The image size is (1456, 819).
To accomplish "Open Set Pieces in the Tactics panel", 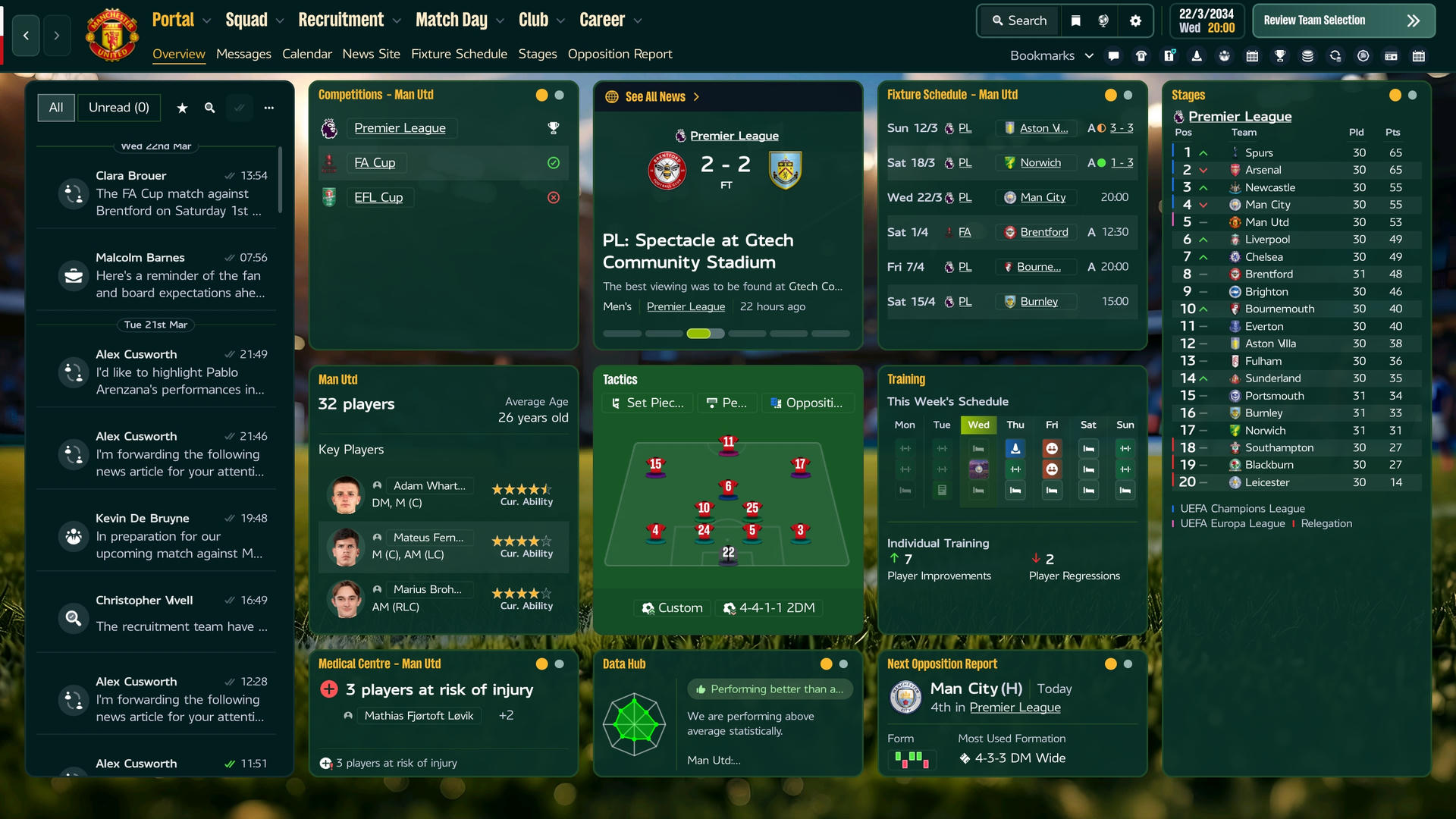I will [x=647, y=403].
